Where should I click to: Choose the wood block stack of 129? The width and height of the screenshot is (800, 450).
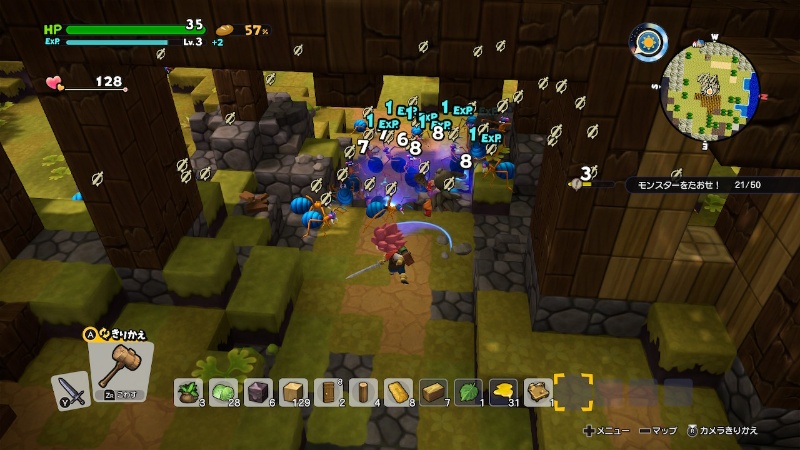[293, 392]
